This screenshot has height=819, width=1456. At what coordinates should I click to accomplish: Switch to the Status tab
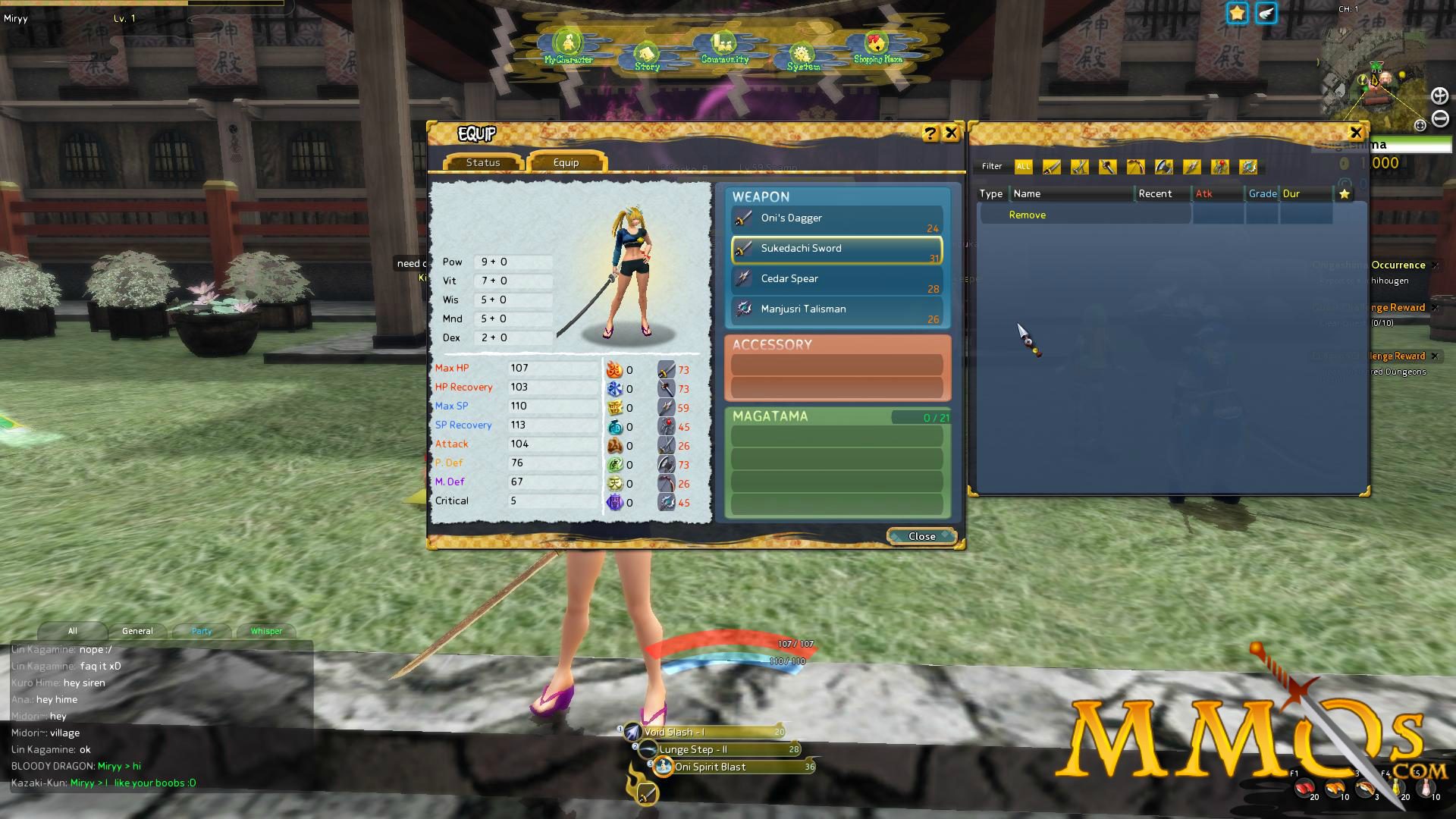pyautogui.click(x=483, y=162)
